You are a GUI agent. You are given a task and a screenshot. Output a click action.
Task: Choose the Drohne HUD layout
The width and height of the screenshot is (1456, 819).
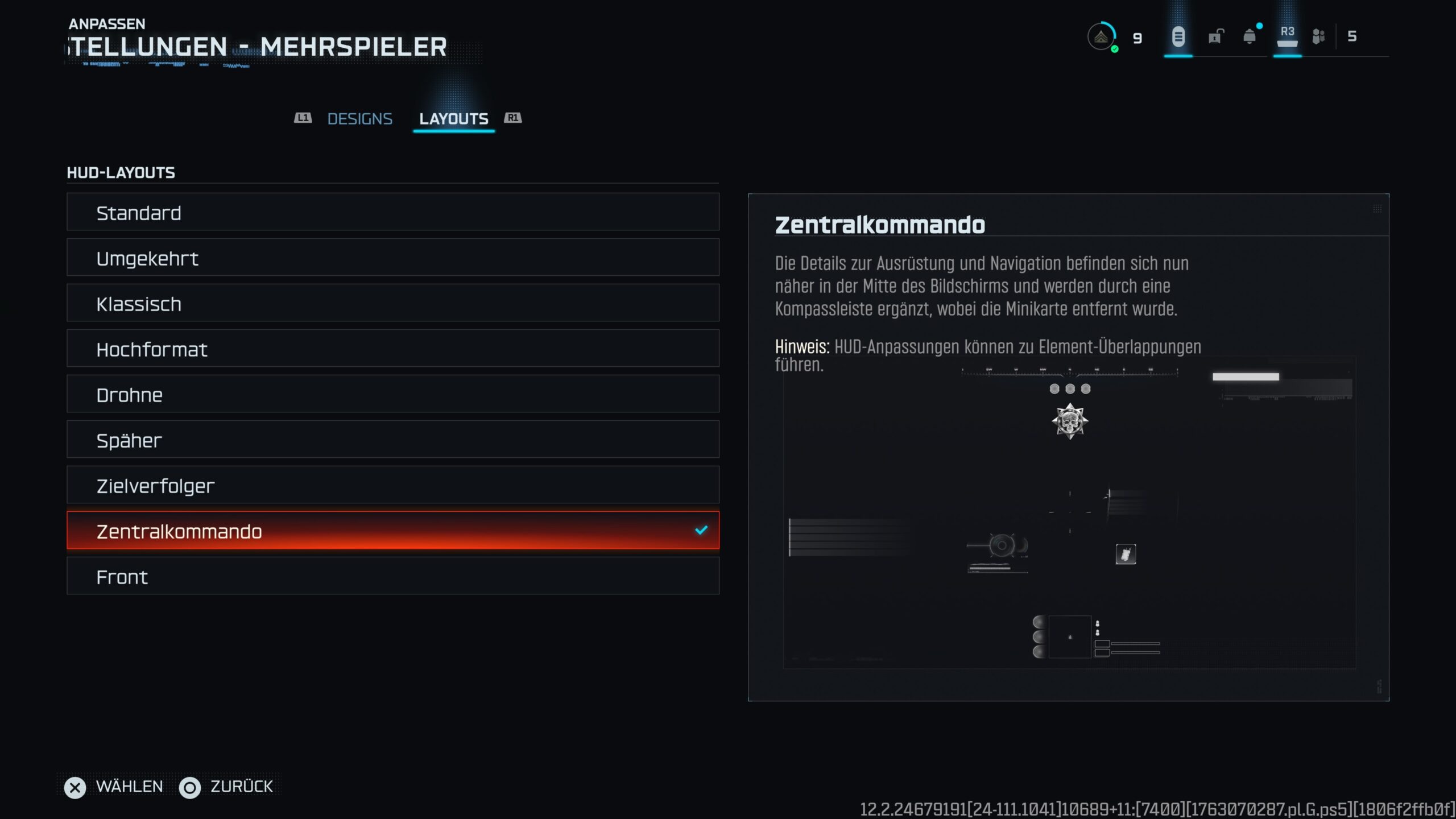[x=392, y=394]
